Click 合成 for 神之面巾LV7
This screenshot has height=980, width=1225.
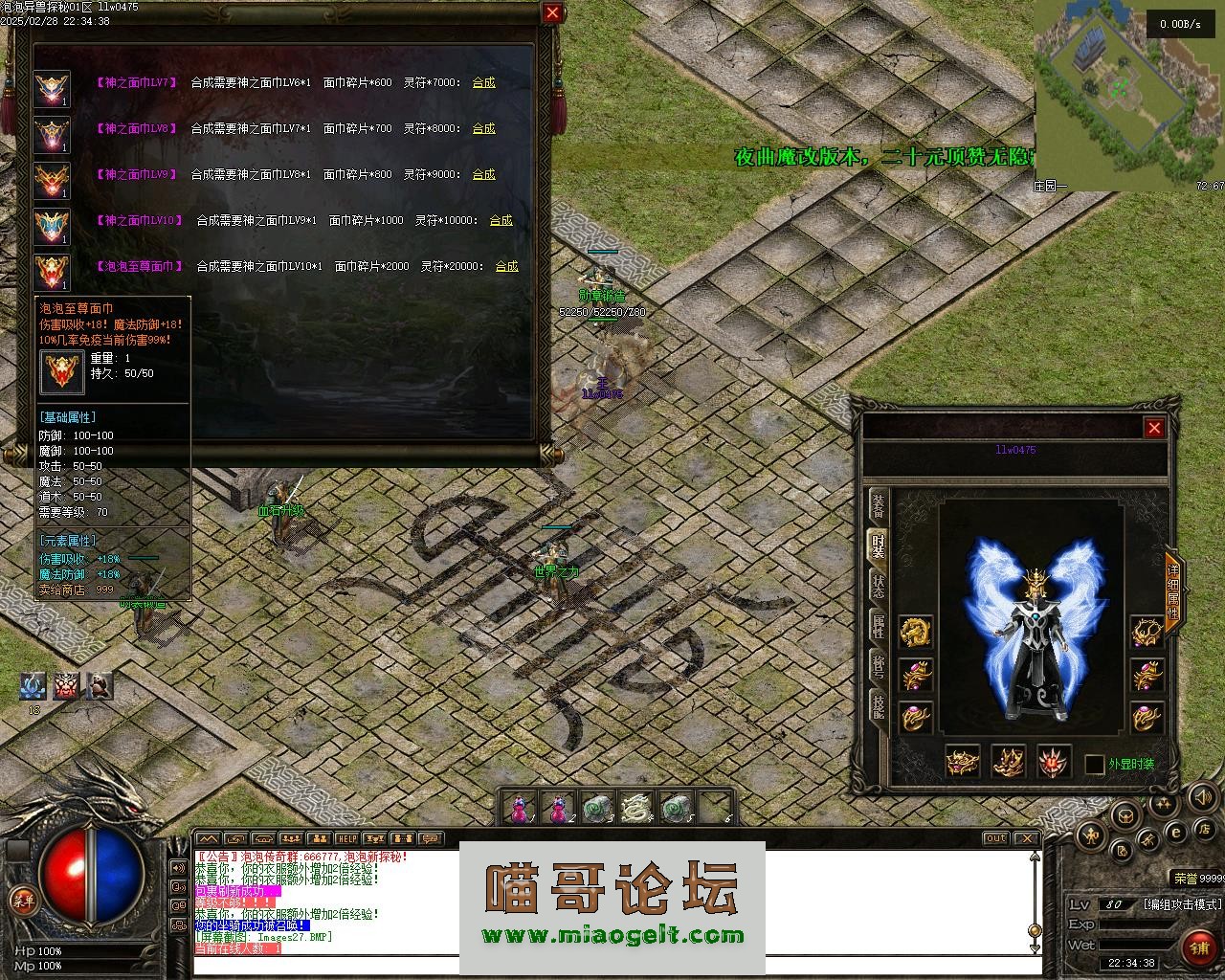(x=483, y=82)
